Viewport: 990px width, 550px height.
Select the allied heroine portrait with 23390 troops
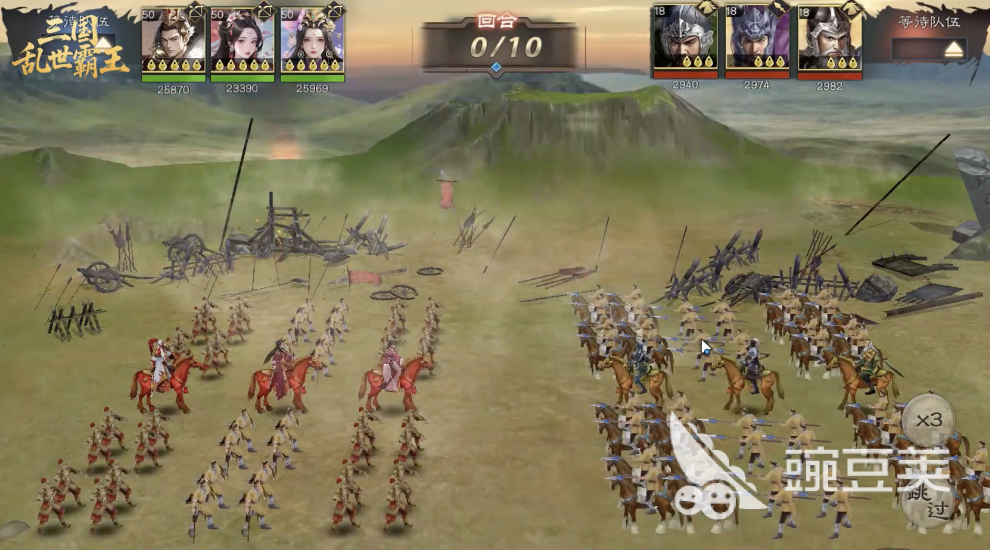(243, 40)
